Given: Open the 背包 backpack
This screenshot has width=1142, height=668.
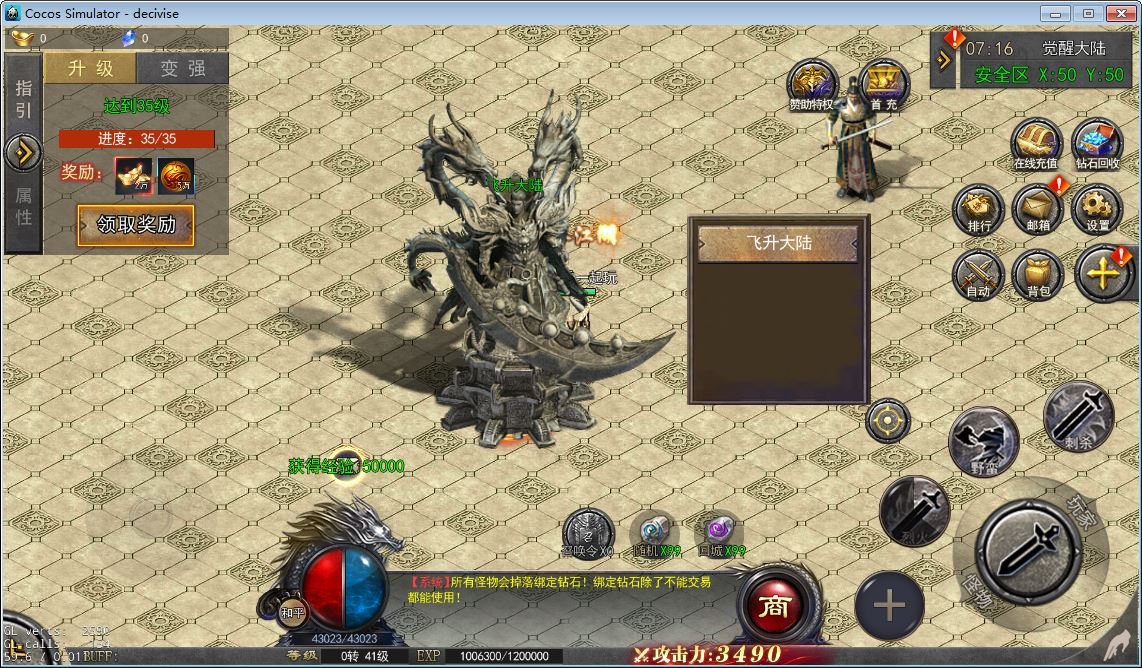Looking at the screenshot, I should click(1038, 273).
